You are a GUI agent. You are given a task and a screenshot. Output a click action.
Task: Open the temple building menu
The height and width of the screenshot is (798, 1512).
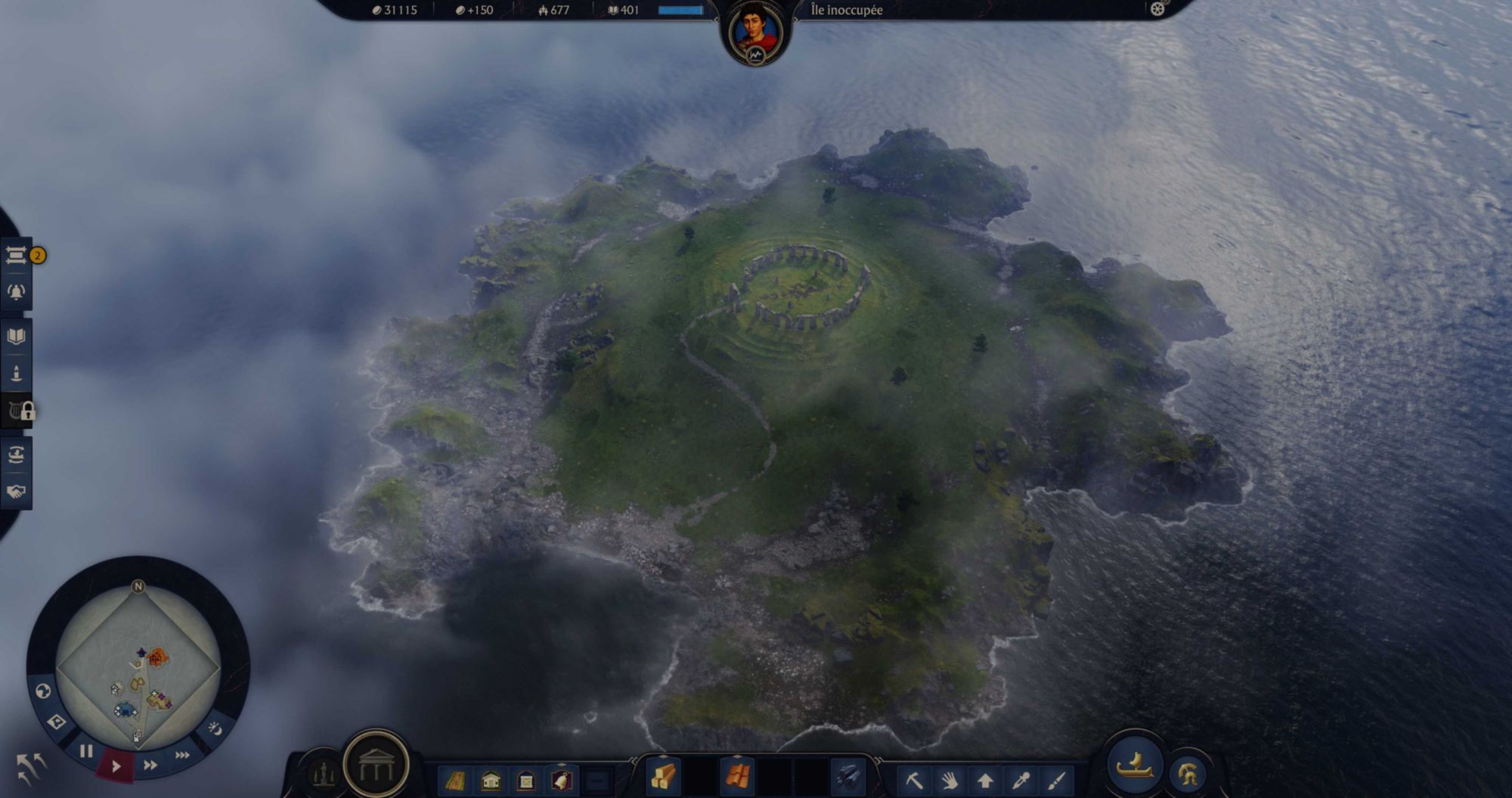click(376, 765)
